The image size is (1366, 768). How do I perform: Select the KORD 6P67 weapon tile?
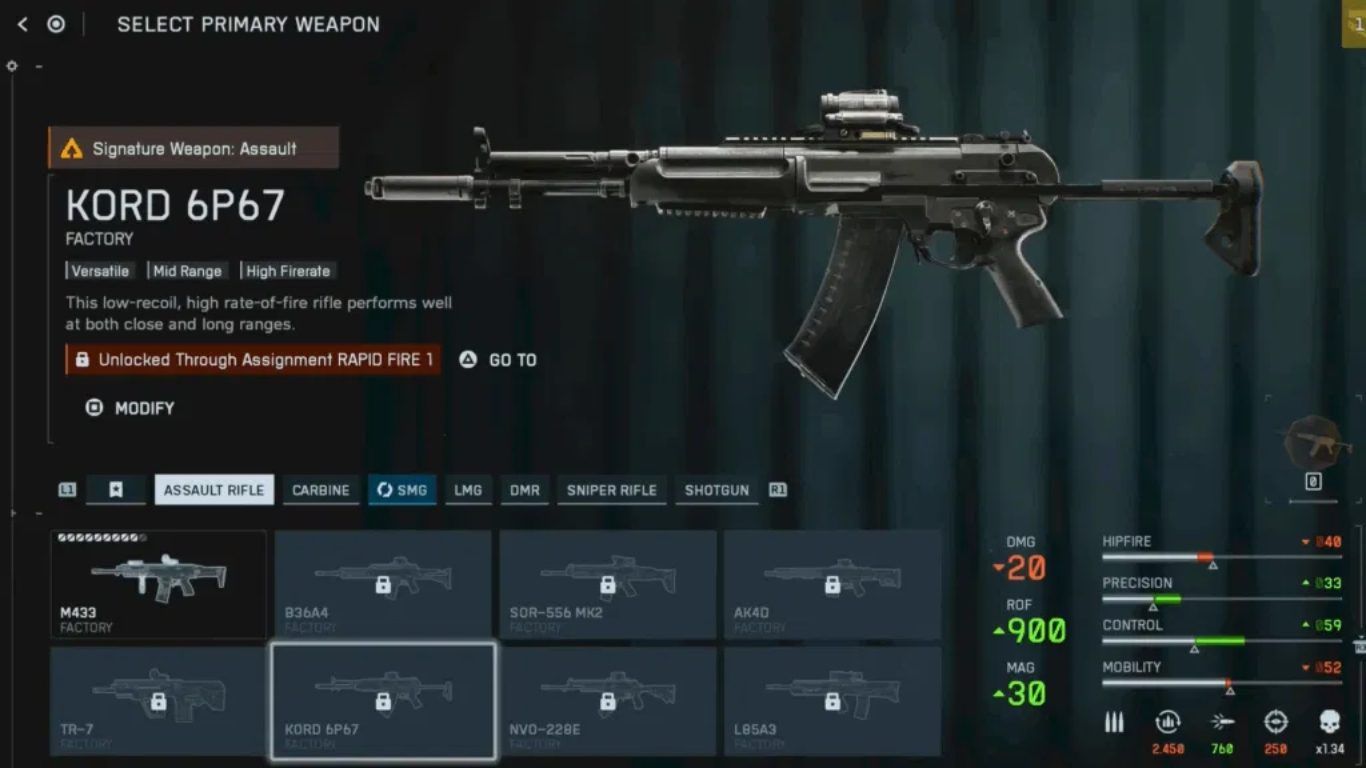coord(383,701)
